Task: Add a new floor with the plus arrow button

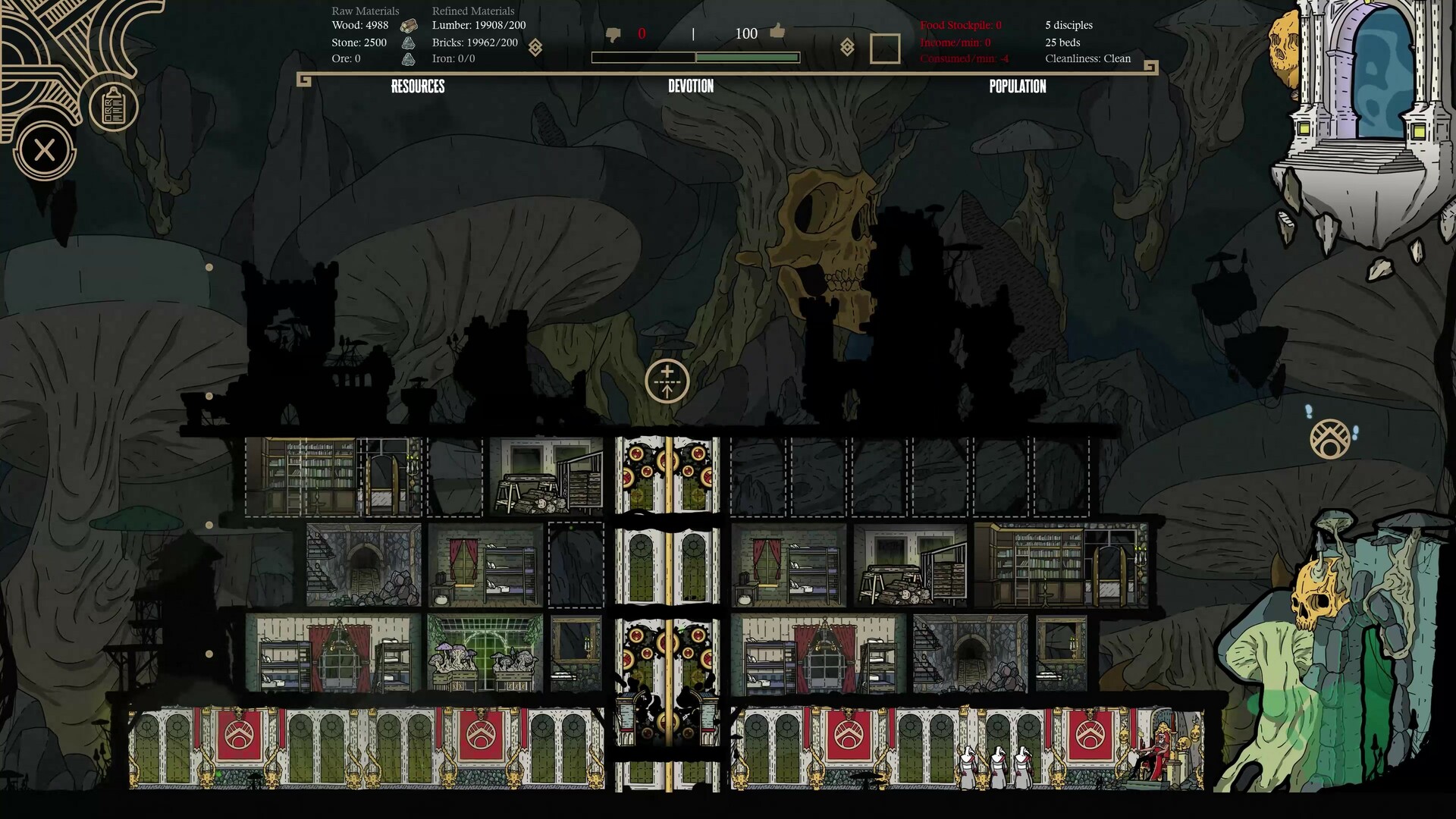Action: pos(667,381)
